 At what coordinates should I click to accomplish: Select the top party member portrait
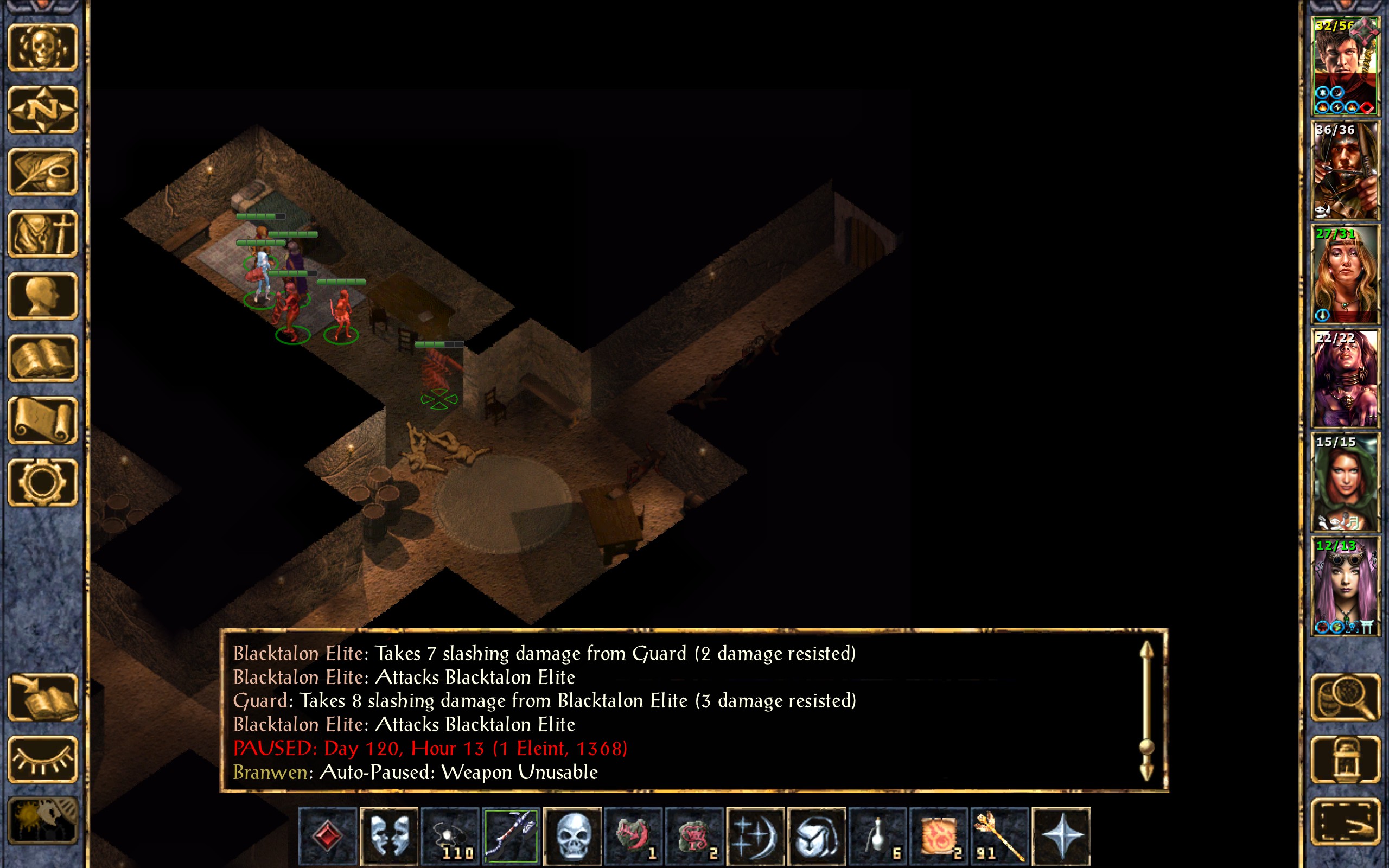click(x=1345, y=66)
